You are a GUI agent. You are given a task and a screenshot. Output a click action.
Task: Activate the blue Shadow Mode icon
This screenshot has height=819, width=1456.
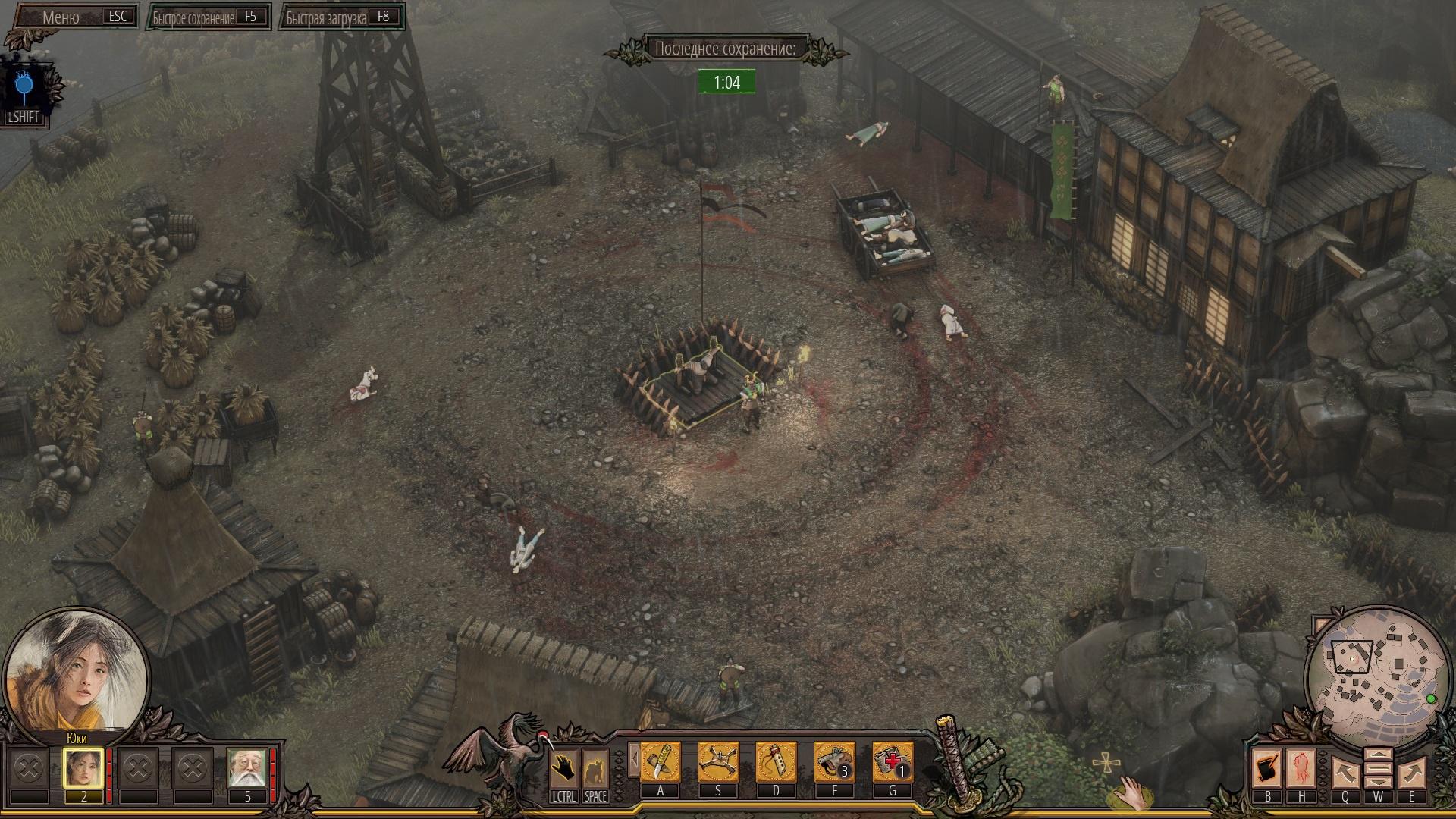tap(24, 89)
